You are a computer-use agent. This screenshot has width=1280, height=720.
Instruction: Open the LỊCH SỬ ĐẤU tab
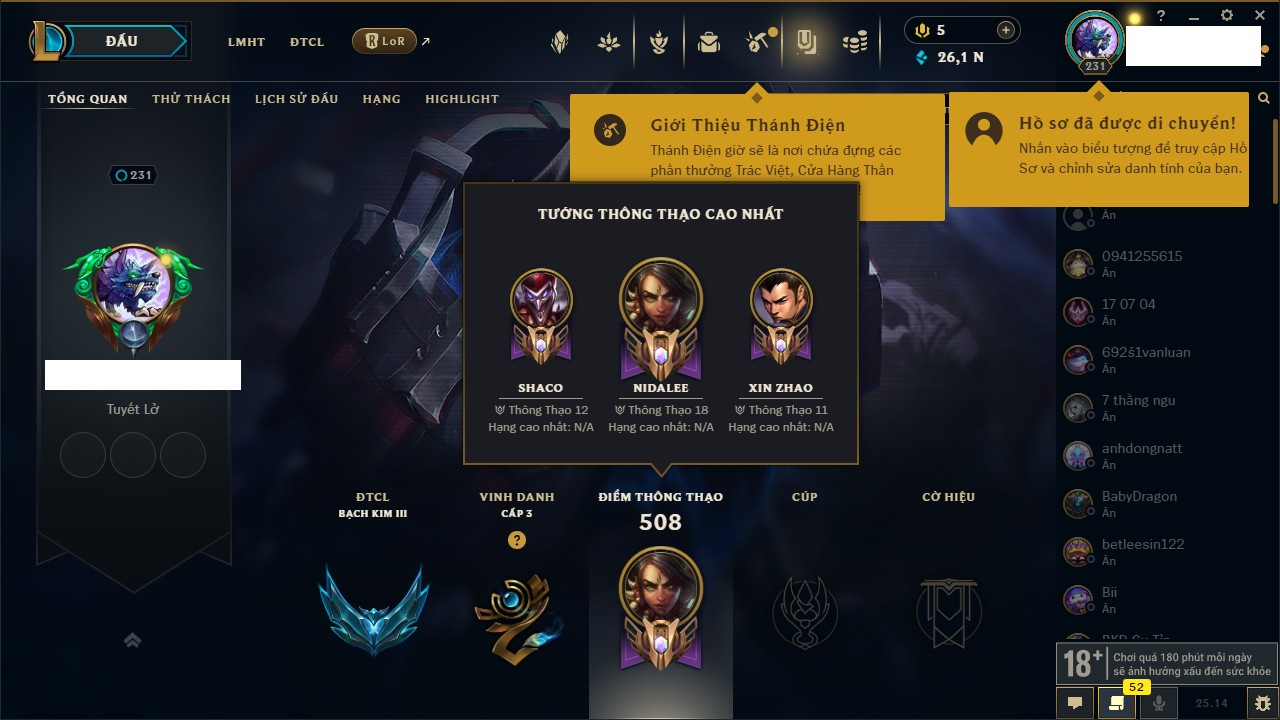pos(296,99)
